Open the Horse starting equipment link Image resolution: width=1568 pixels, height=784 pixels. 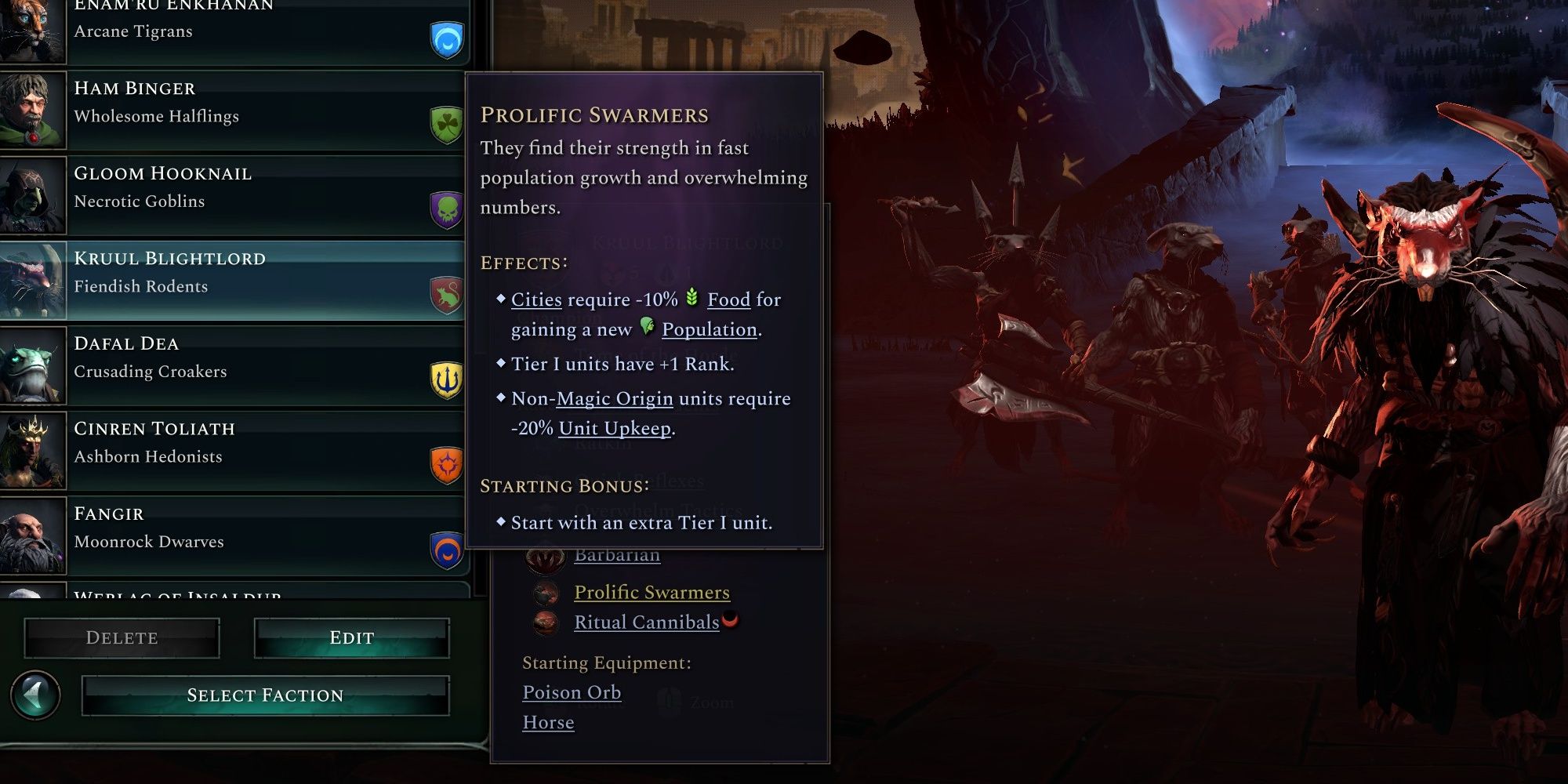548,722
